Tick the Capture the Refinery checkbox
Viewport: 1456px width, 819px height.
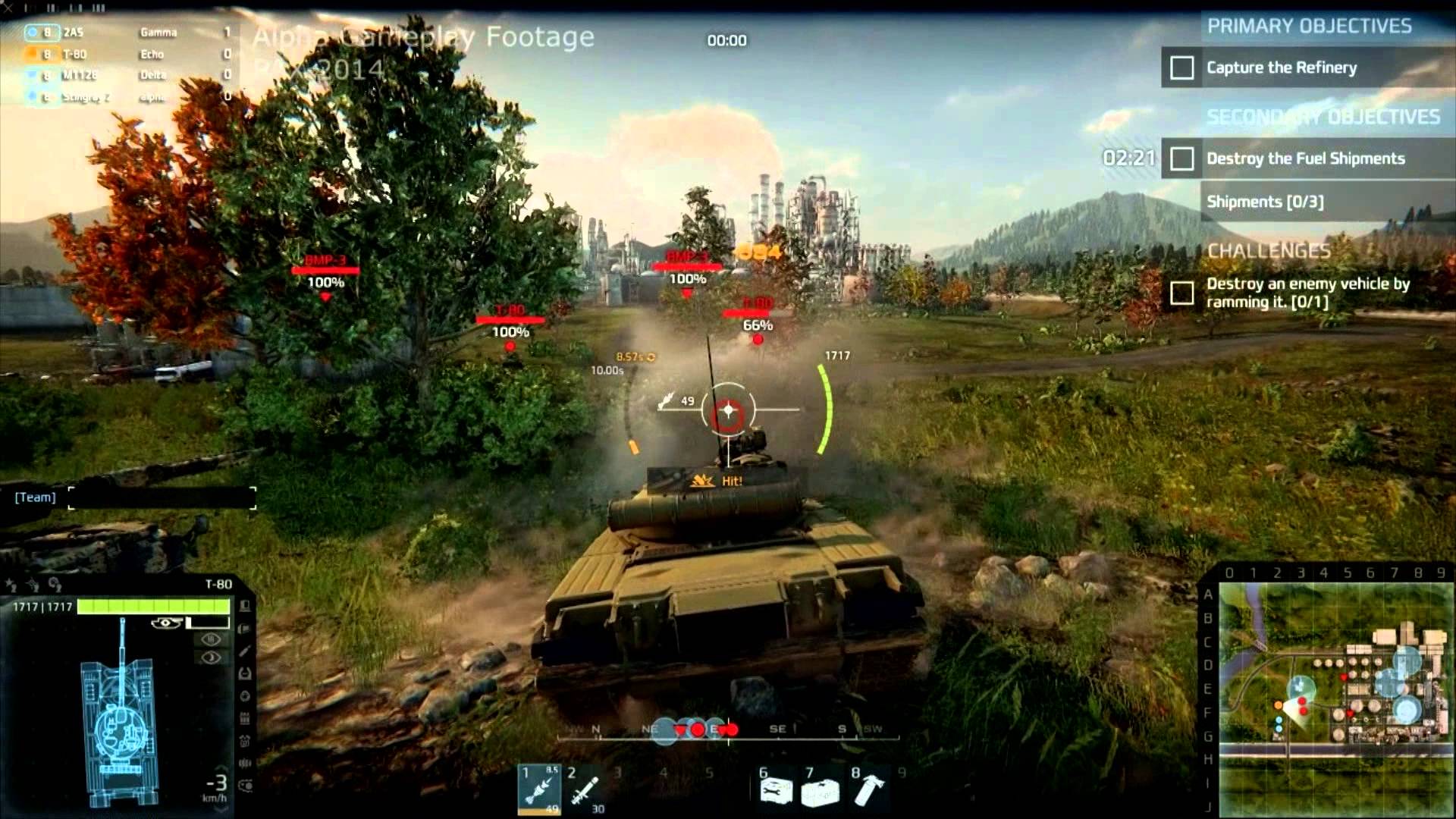coord(1181,68)
